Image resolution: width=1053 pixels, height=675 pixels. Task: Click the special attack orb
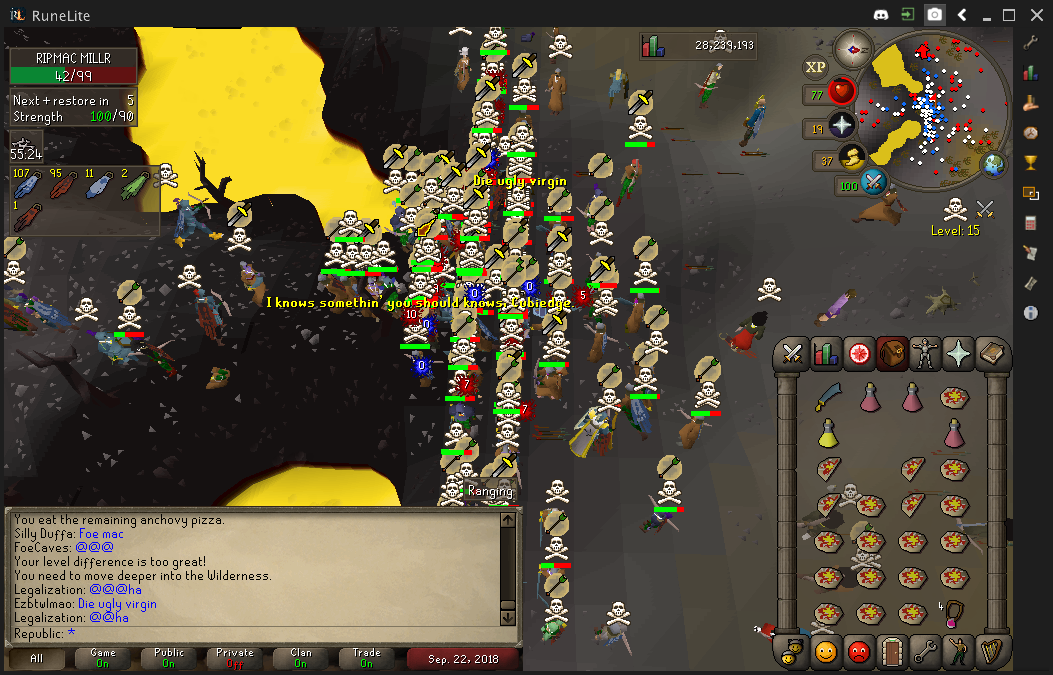[x=875, y=183]
